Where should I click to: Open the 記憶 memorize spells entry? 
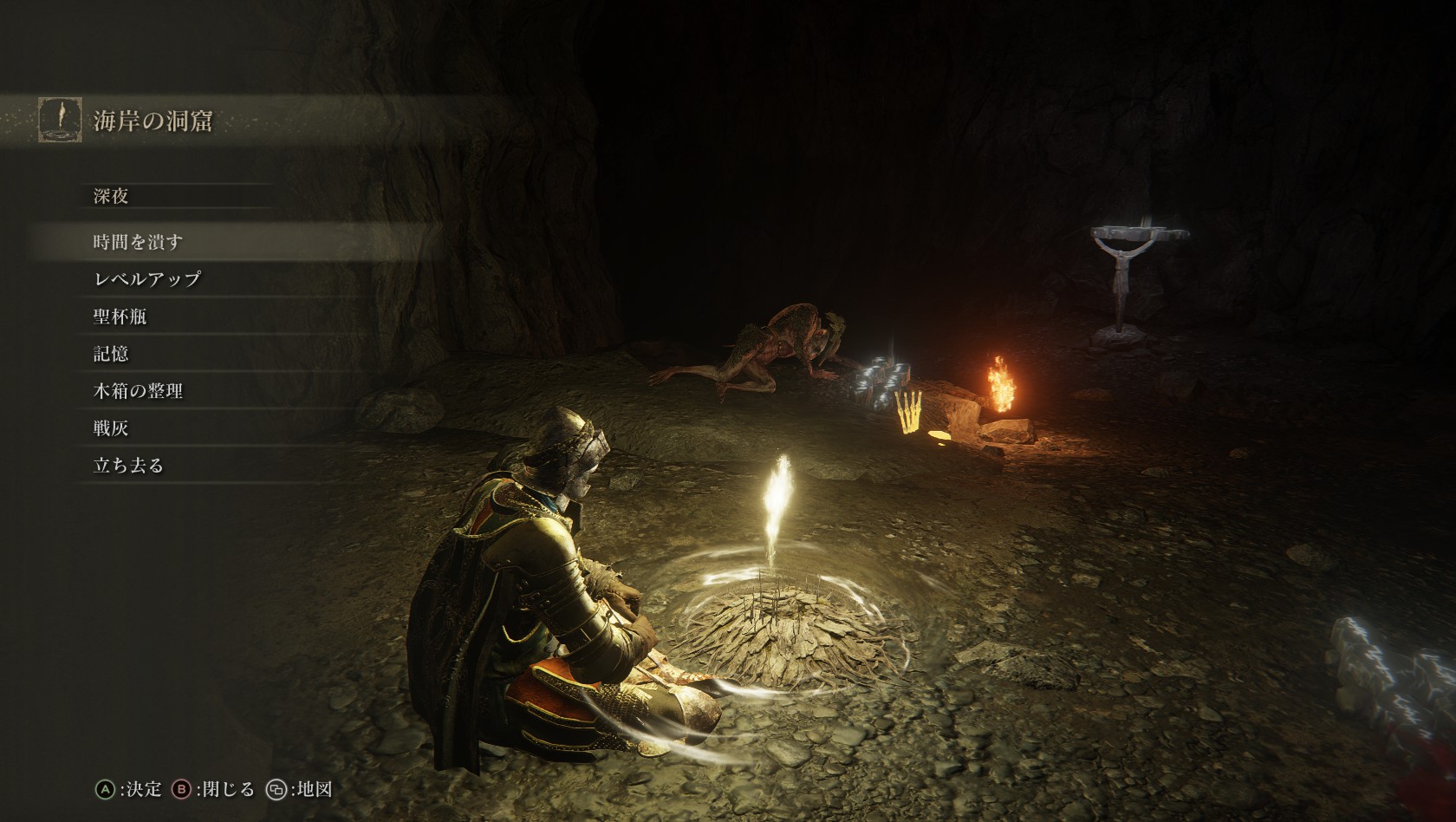point(111,354)
